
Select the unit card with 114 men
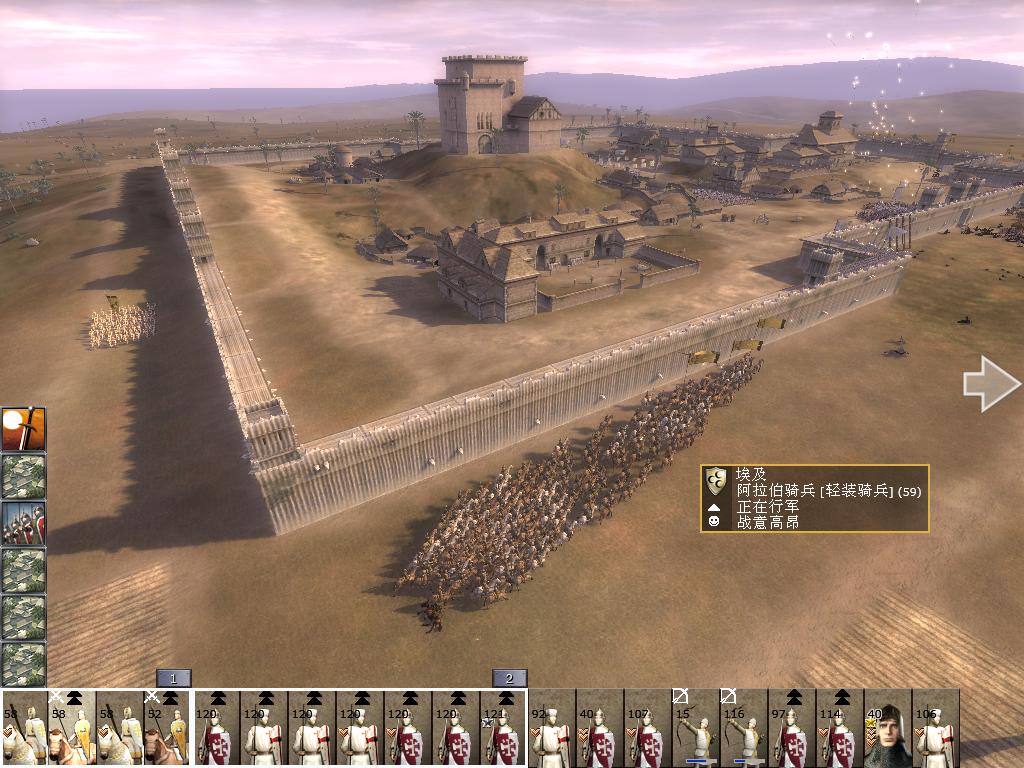(x=839, y=728)
